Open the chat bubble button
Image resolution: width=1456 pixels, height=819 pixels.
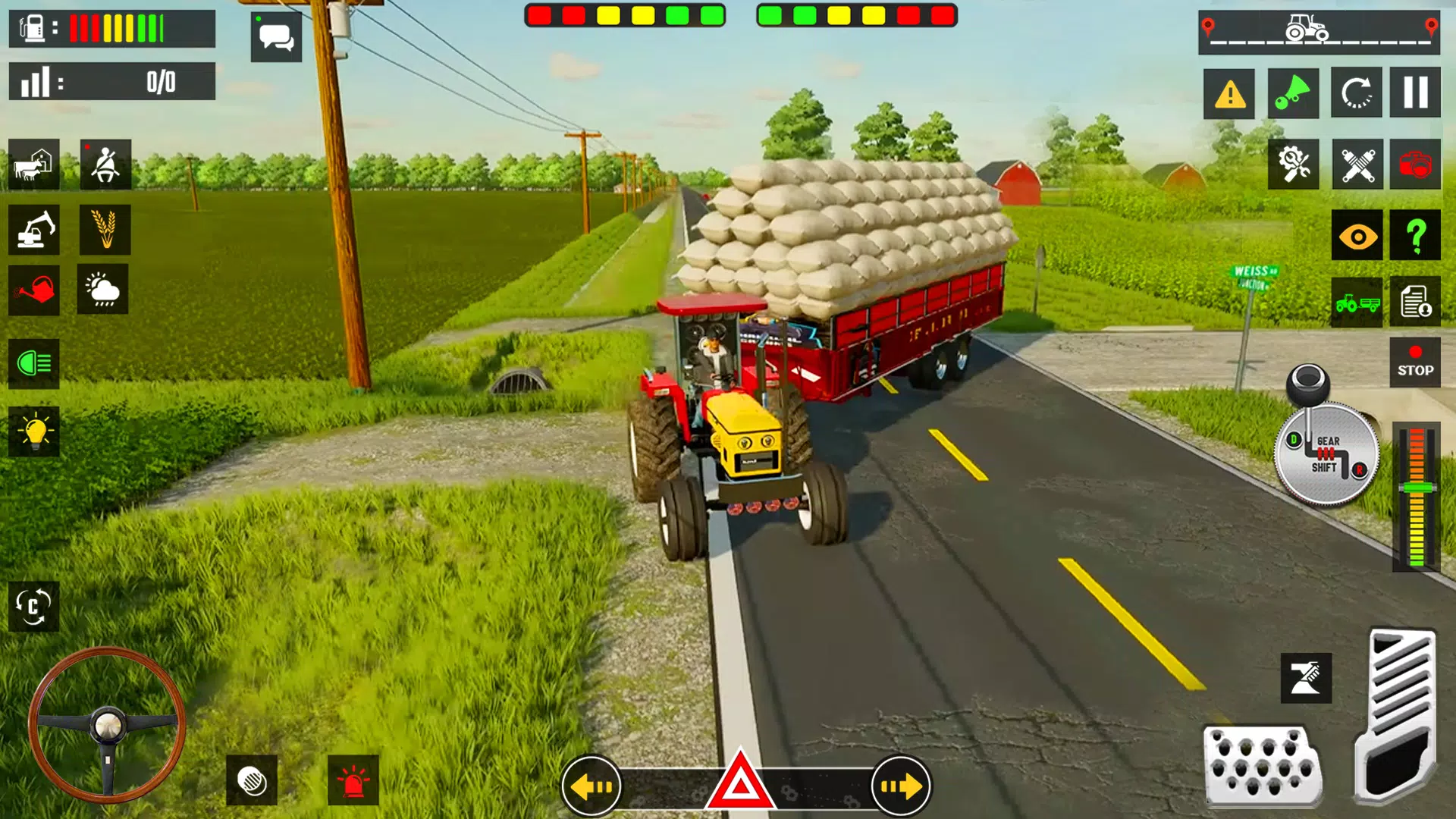(x=276, y=36)
